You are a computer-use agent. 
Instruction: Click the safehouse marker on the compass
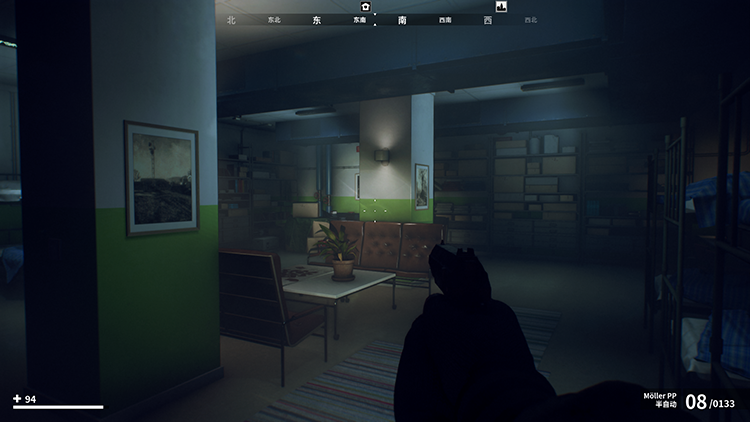366,6
